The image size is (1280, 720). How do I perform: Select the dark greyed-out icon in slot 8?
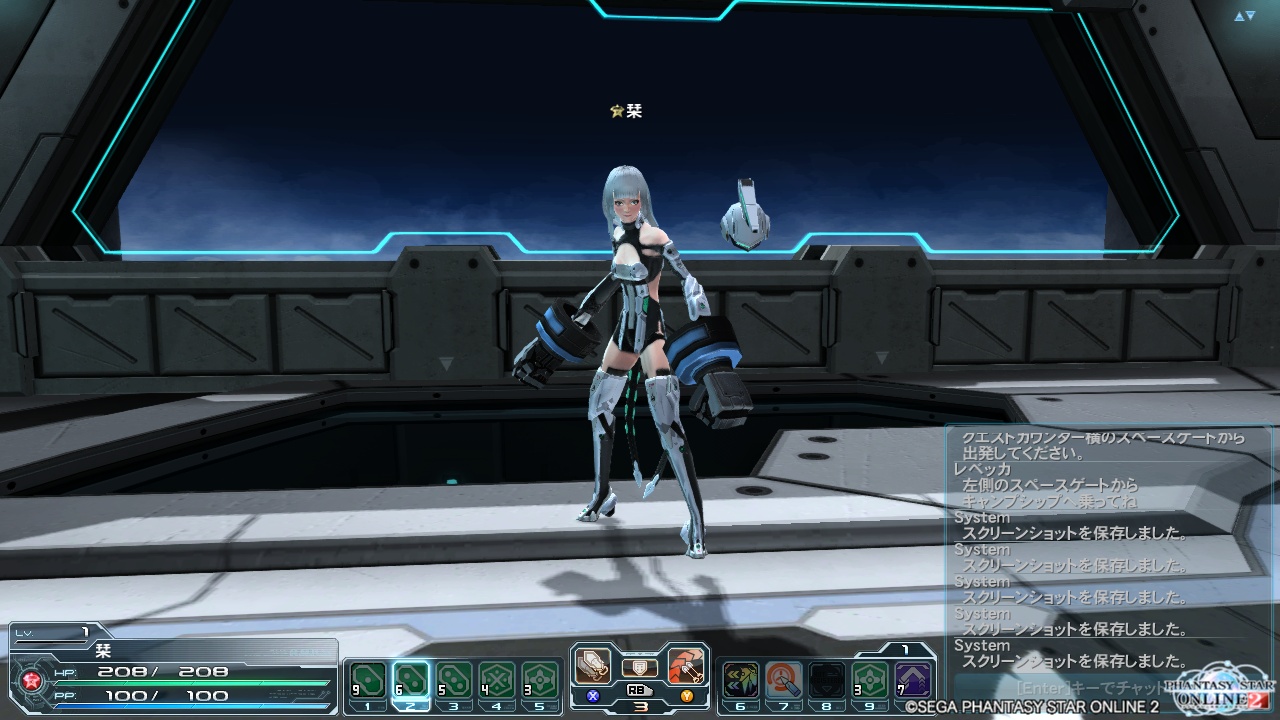tap(826, 681)
